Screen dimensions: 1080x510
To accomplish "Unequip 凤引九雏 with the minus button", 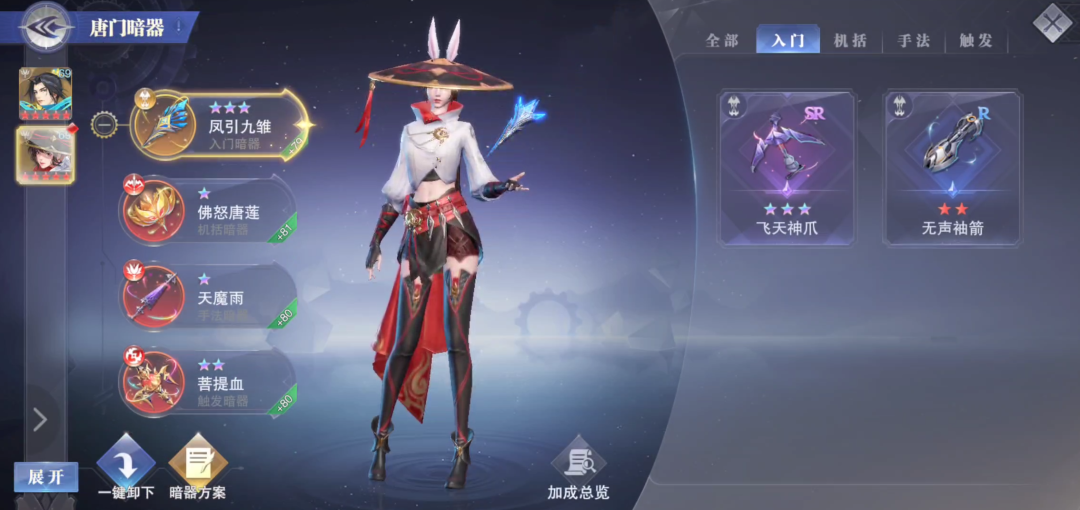I will pos(104,126).
